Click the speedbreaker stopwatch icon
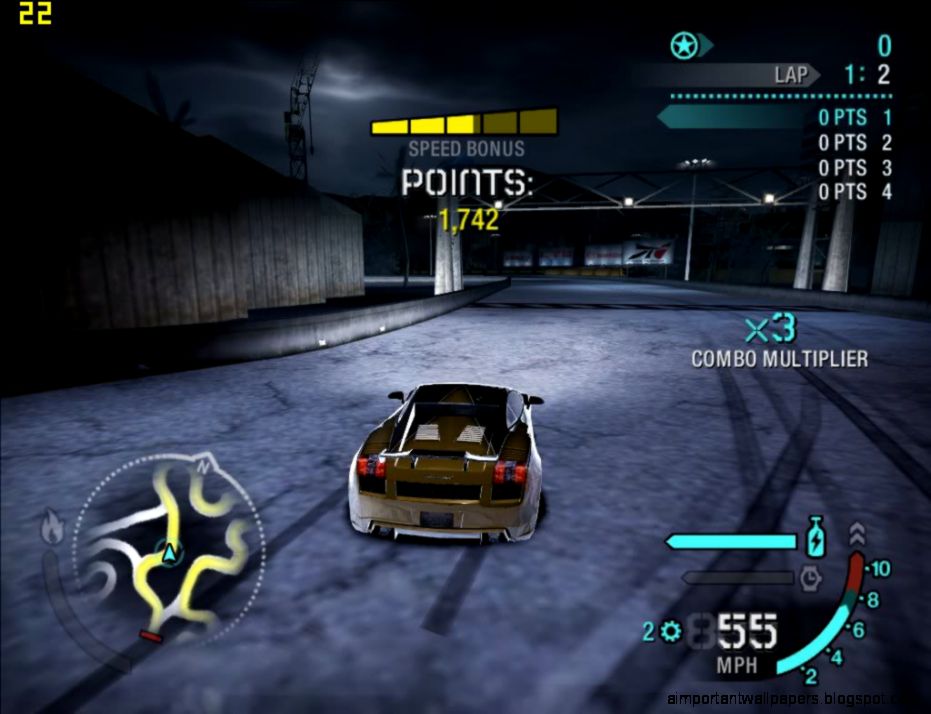The width and height of the screenshot is (931, 714). coord(810,578)
